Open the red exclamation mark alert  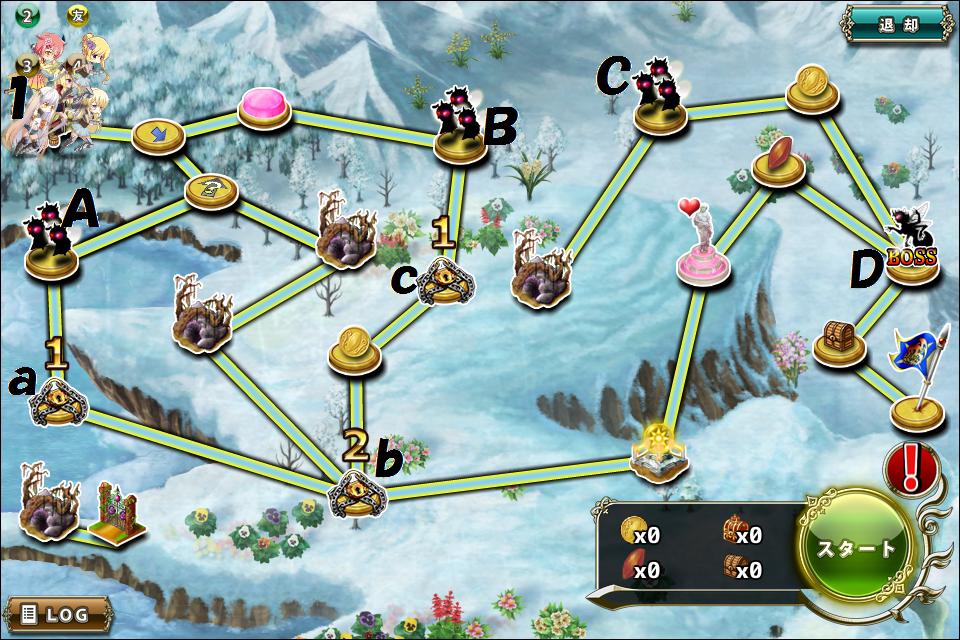pyautogui.click(x=911, y=468)
